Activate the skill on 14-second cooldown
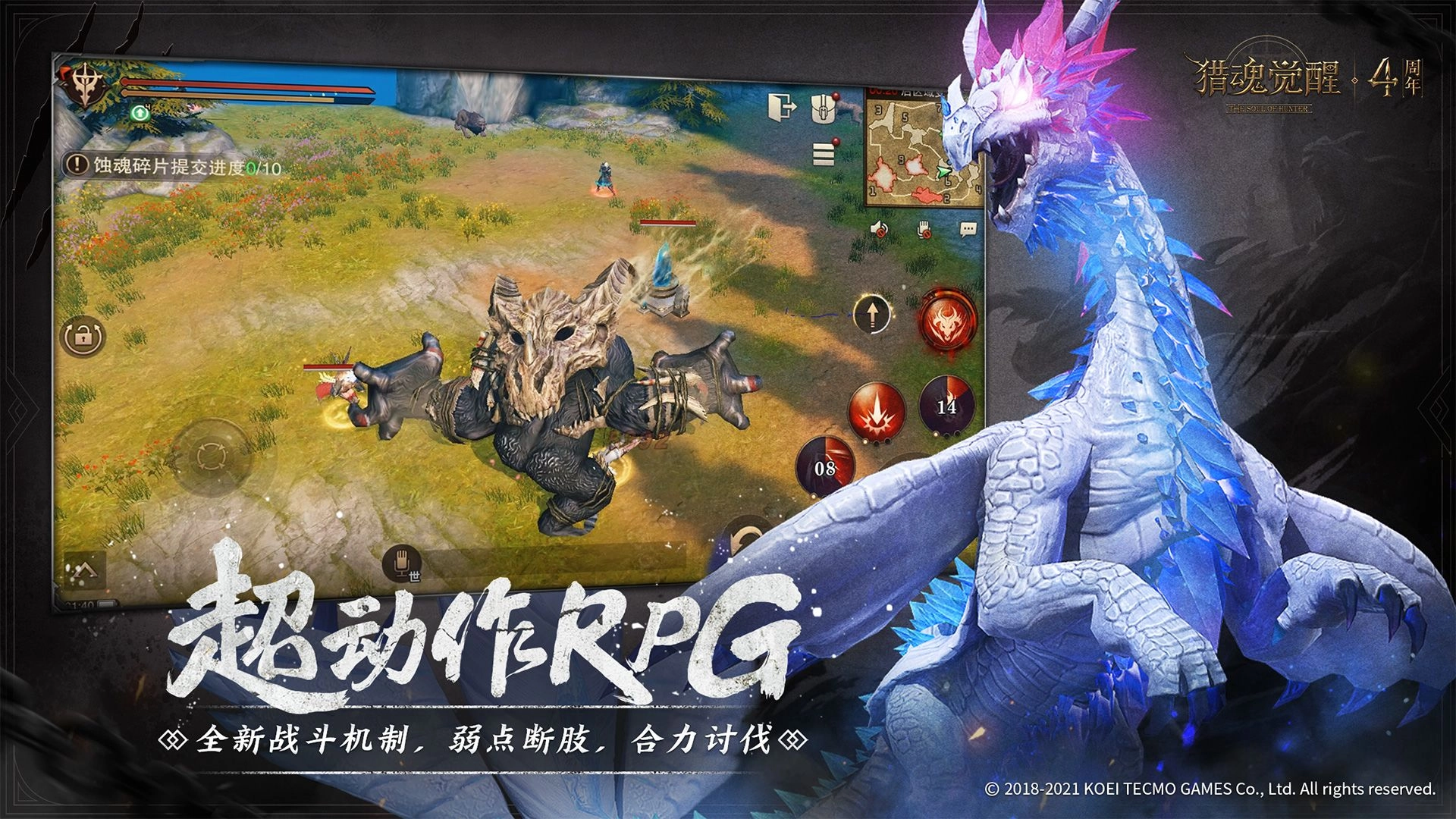1456x819 pixels. [945, 406]
